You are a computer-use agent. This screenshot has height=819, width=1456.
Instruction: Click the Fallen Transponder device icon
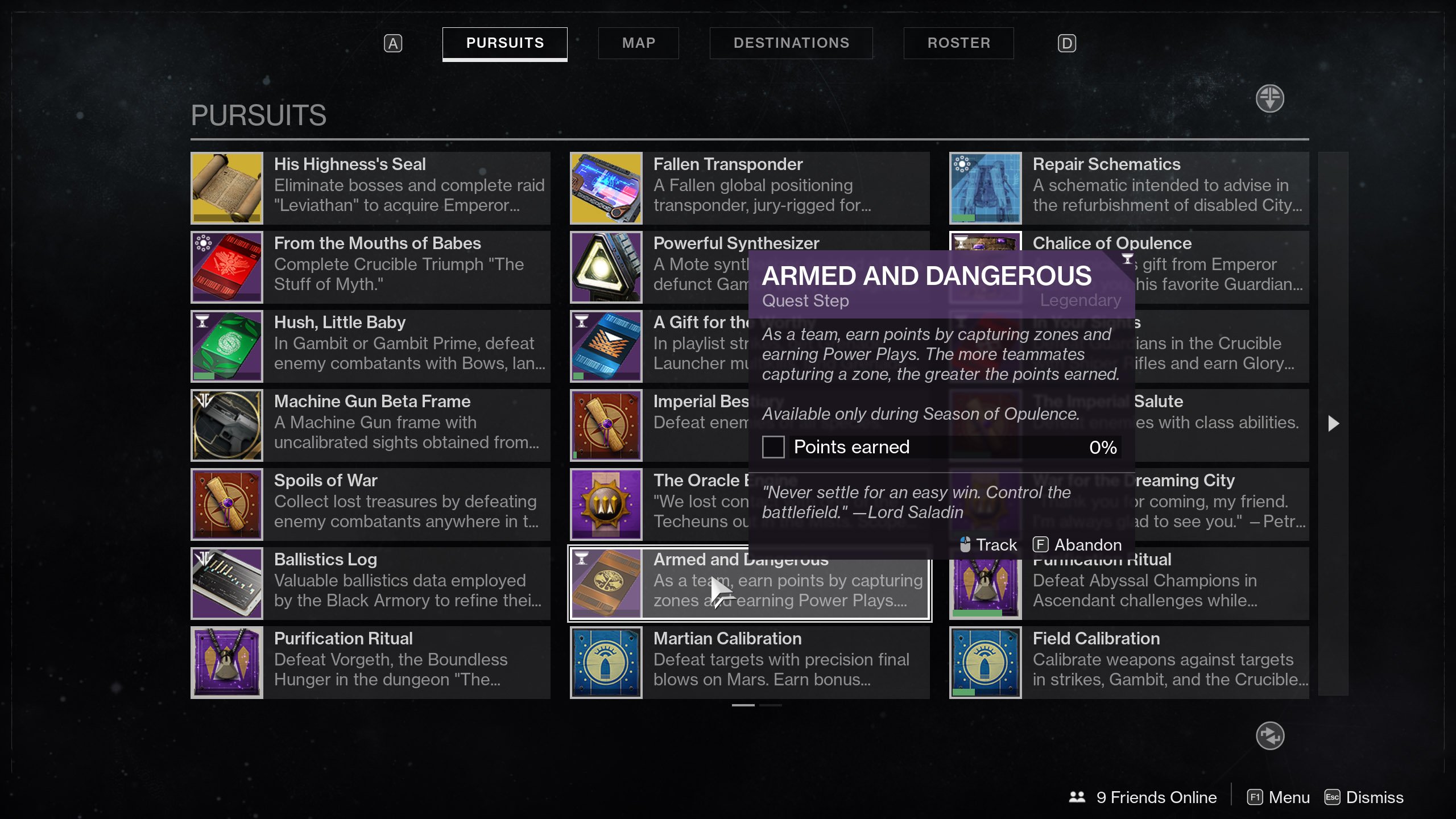(606, 188)
